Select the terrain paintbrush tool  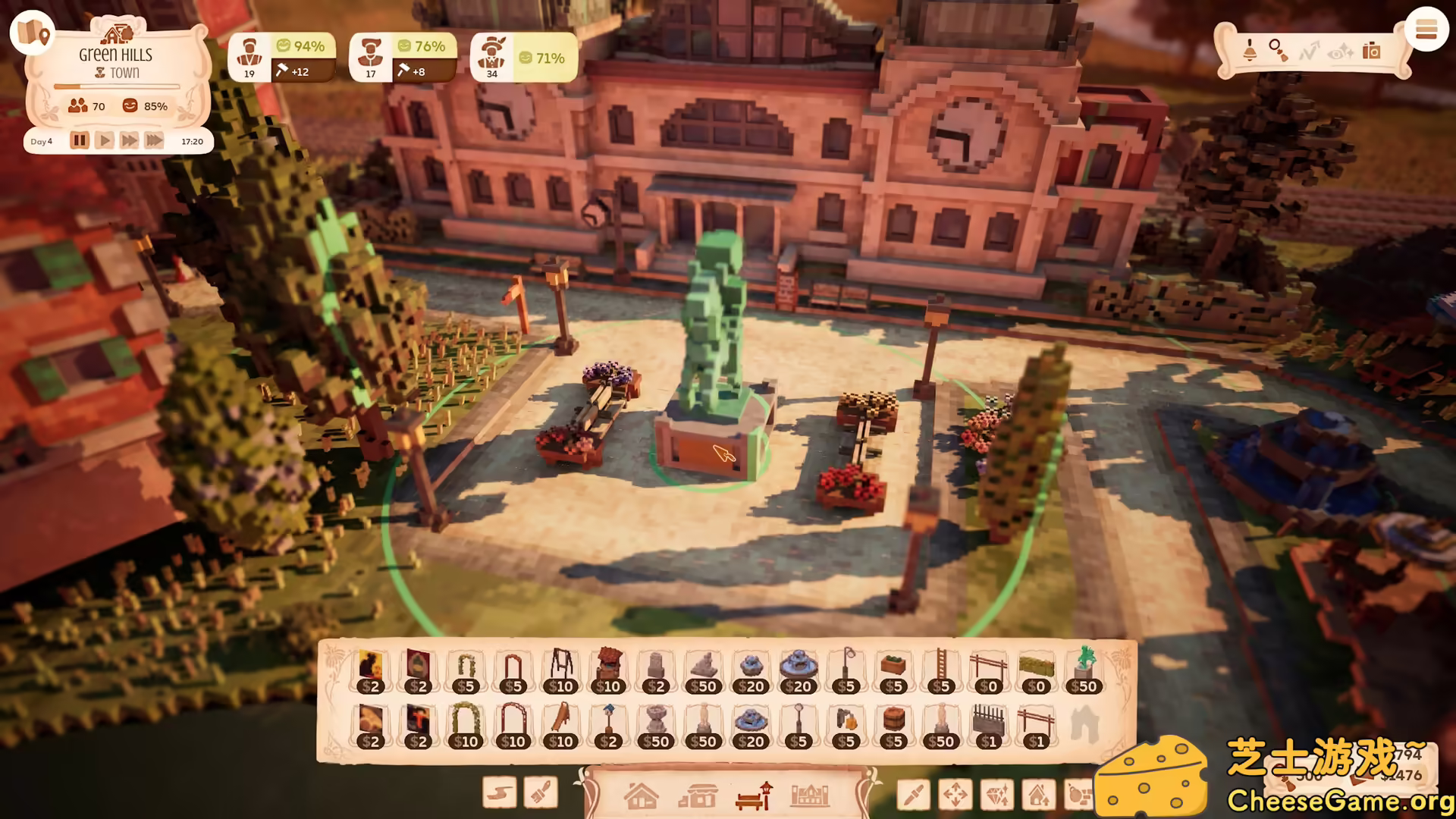pyautogui.click(x=540, y=793)
